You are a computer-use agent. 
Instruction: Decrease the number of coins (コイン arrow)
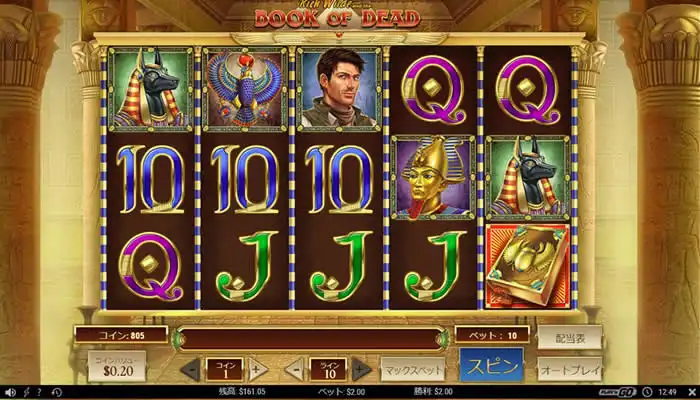189,369
